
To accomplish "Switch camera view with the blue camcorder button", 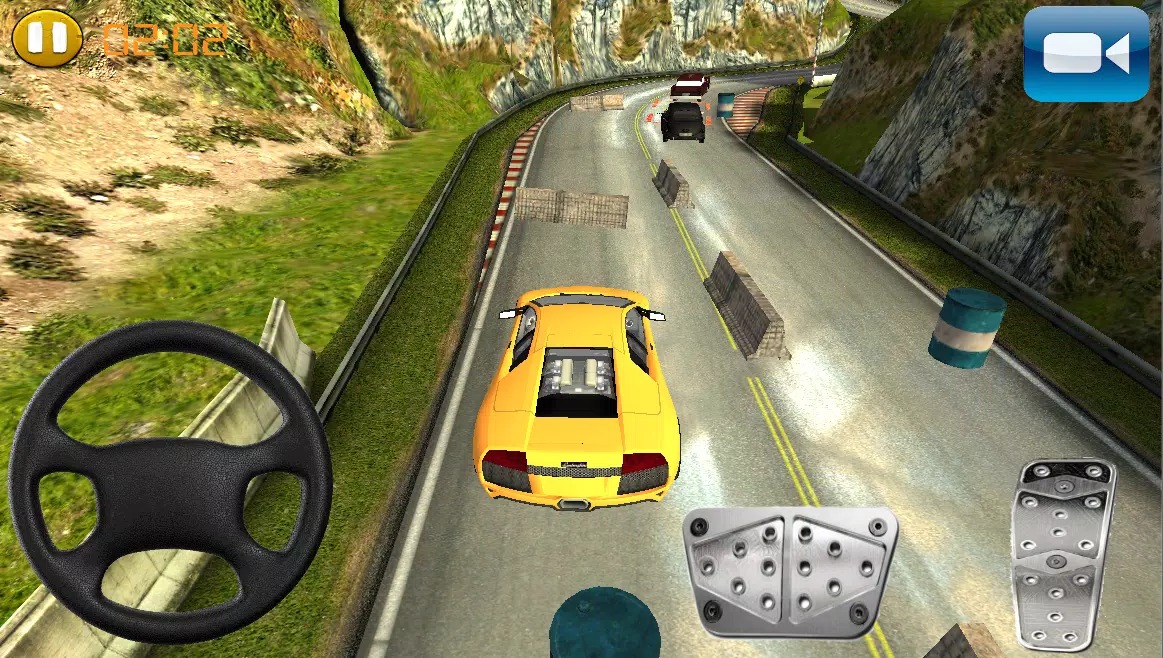I will tap(1085, 53).
